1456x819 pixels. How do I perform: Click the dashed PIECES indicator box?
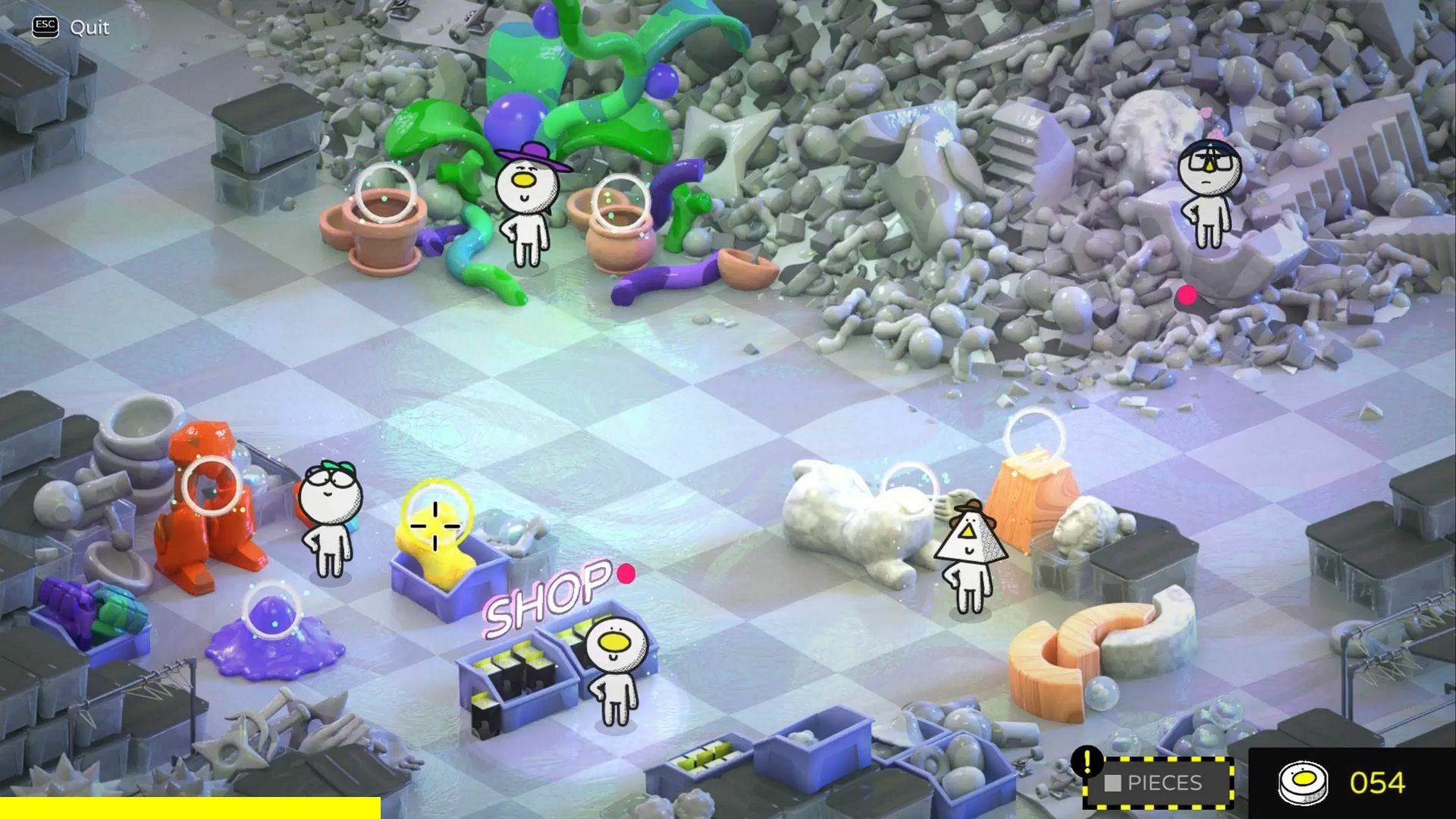(x=1166, y=781)
